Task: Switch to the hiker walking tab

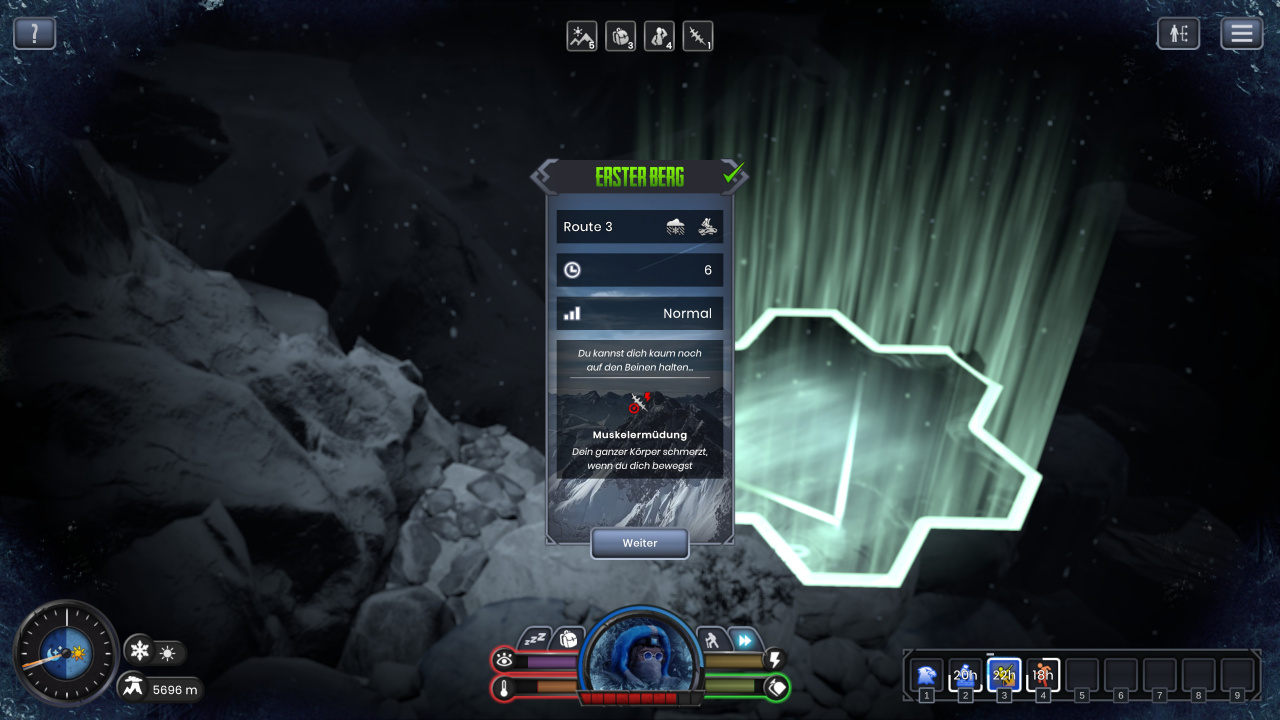Action: coord(712,639)
